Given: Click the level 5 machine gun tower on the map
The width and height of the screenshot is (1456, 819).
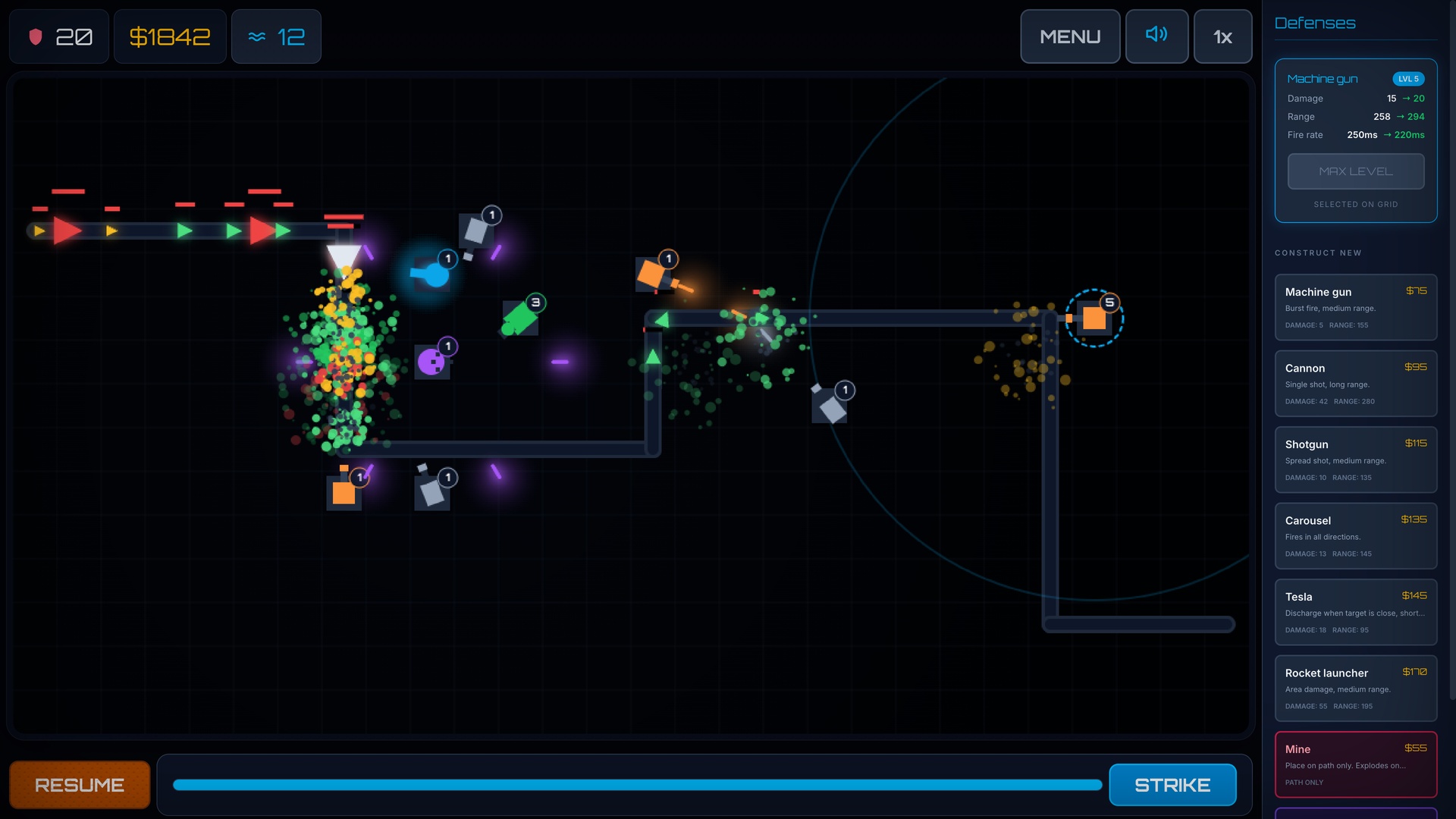Looking at the screenshot, I should (x=1094, y=318).
